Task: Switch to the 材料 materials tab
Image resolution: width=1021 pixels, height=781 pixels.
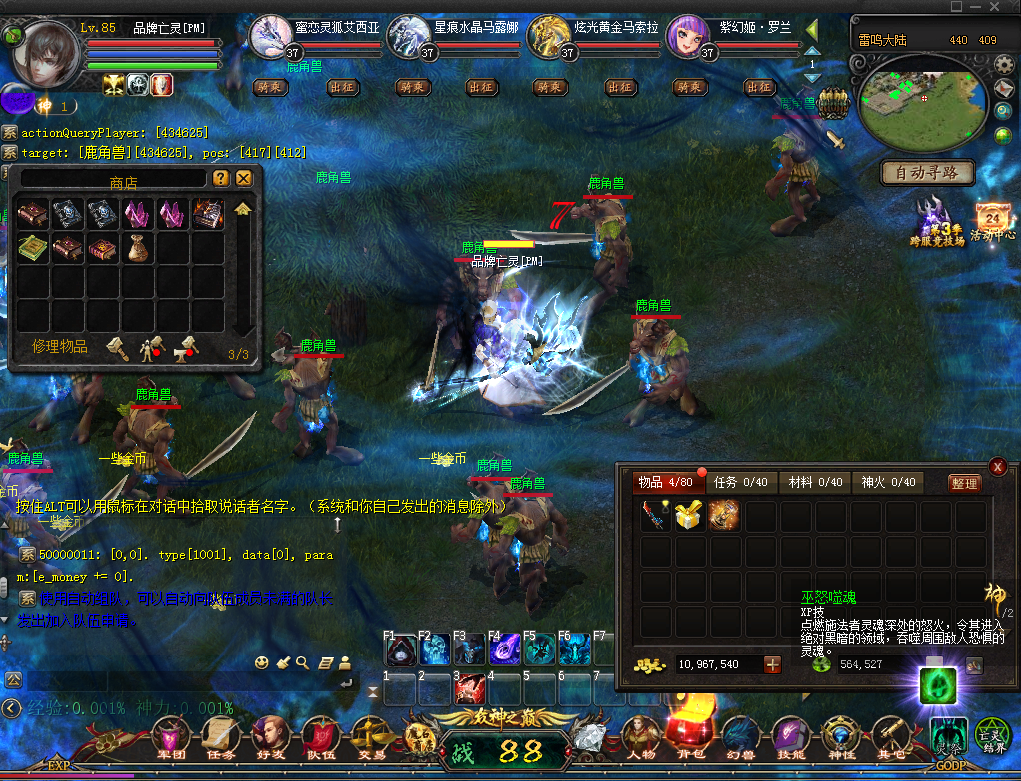Action: pos(814,482)
